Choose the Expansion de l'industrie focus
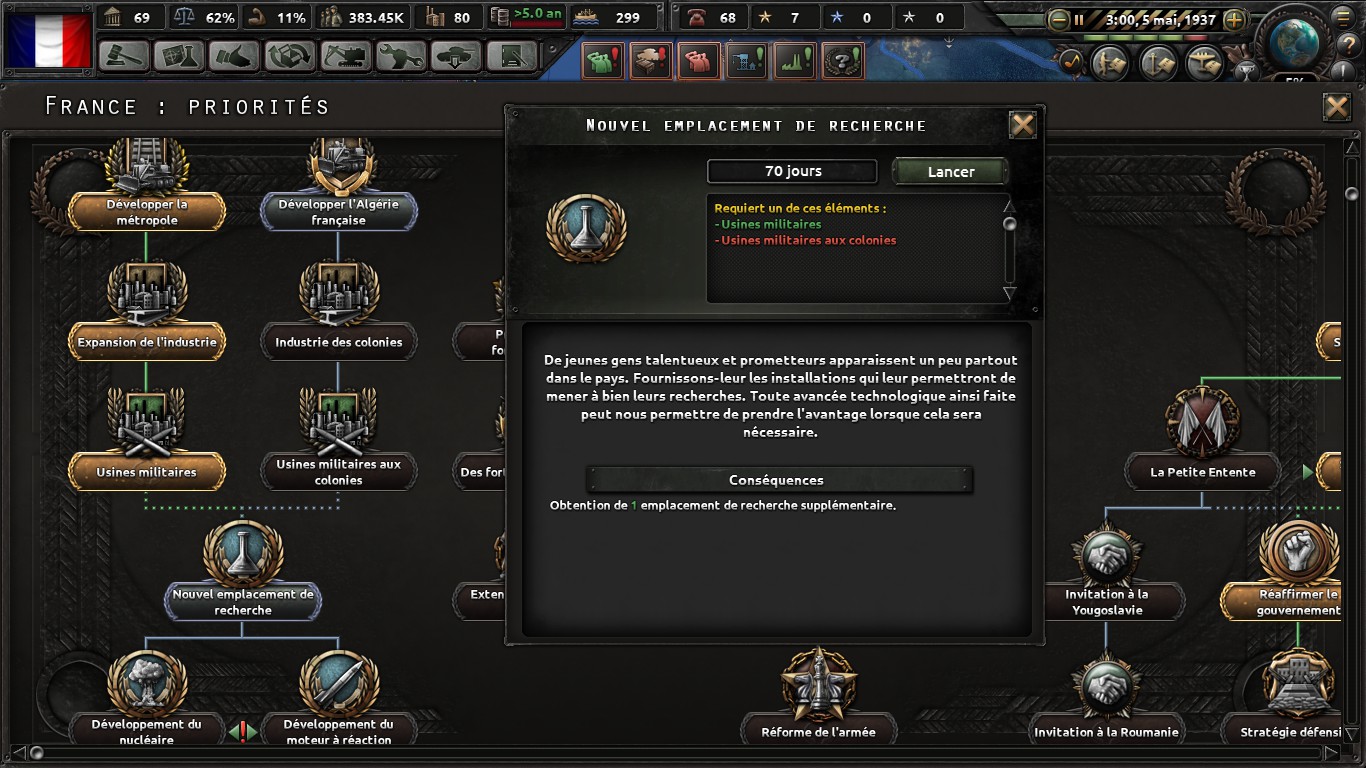Image resolution: width=1366 pixels, height=768 pixels. pos(147,342)
